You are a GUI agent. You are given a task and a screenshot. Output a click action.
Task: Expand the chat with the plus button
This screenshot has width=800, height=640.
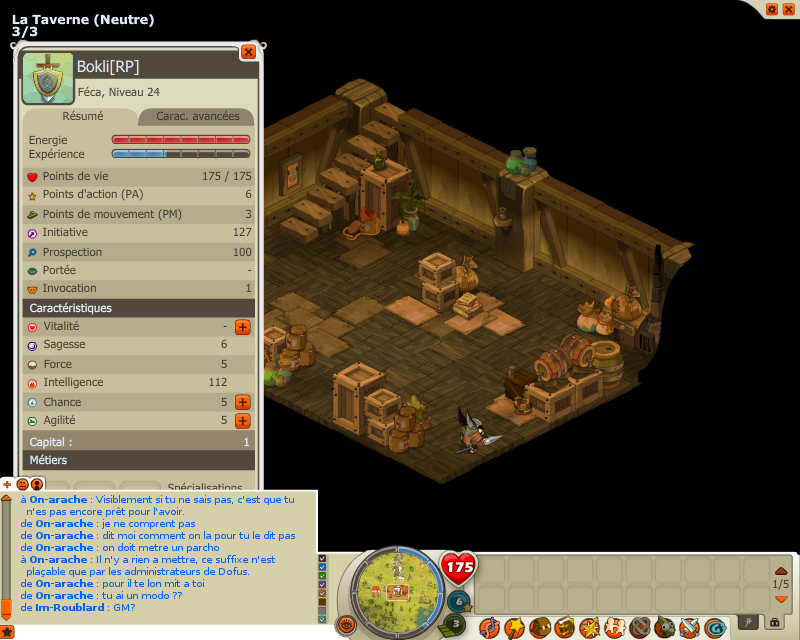[8, 484]
